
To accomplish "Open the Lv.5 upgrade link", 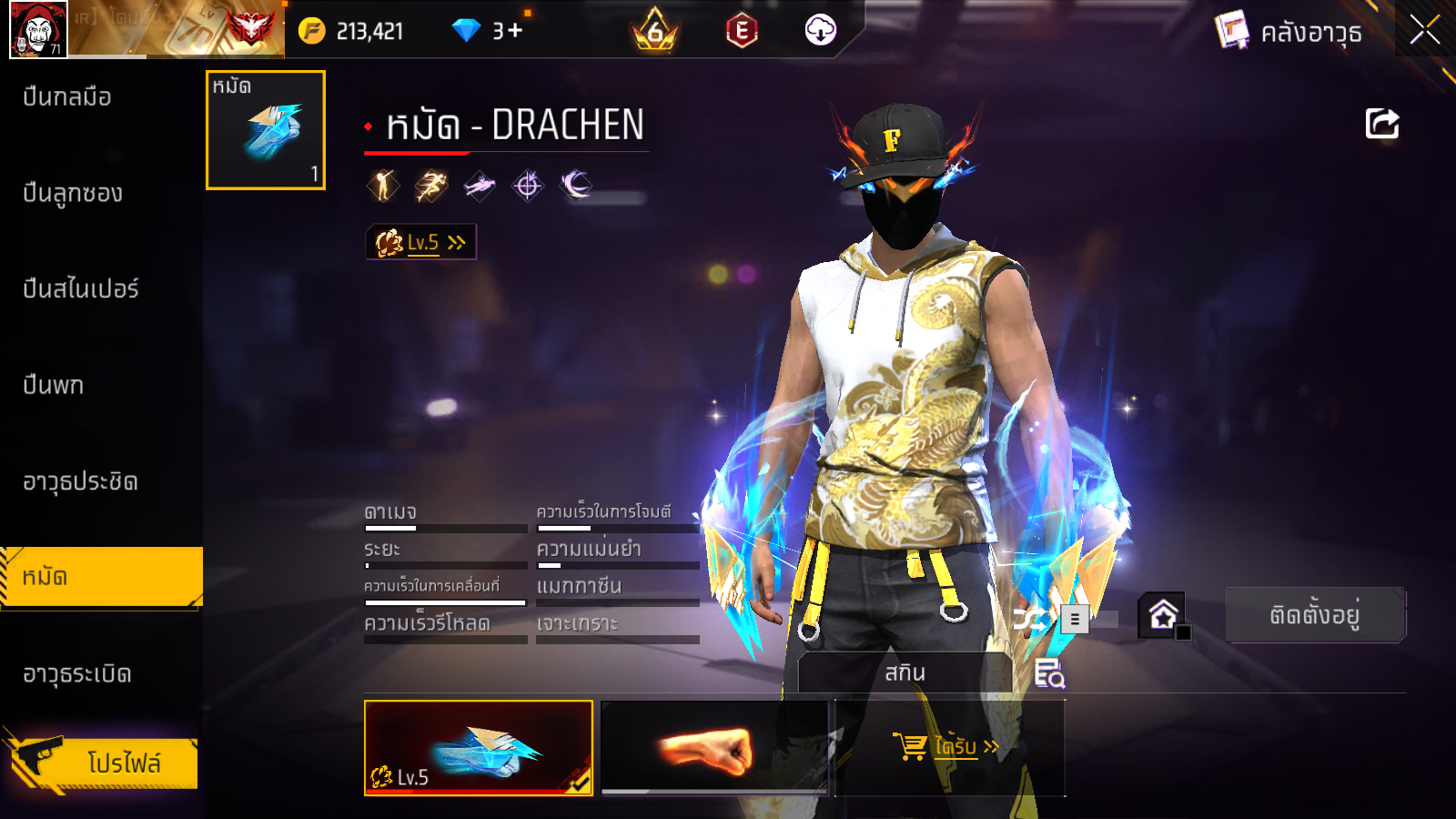I will point(421,243).
